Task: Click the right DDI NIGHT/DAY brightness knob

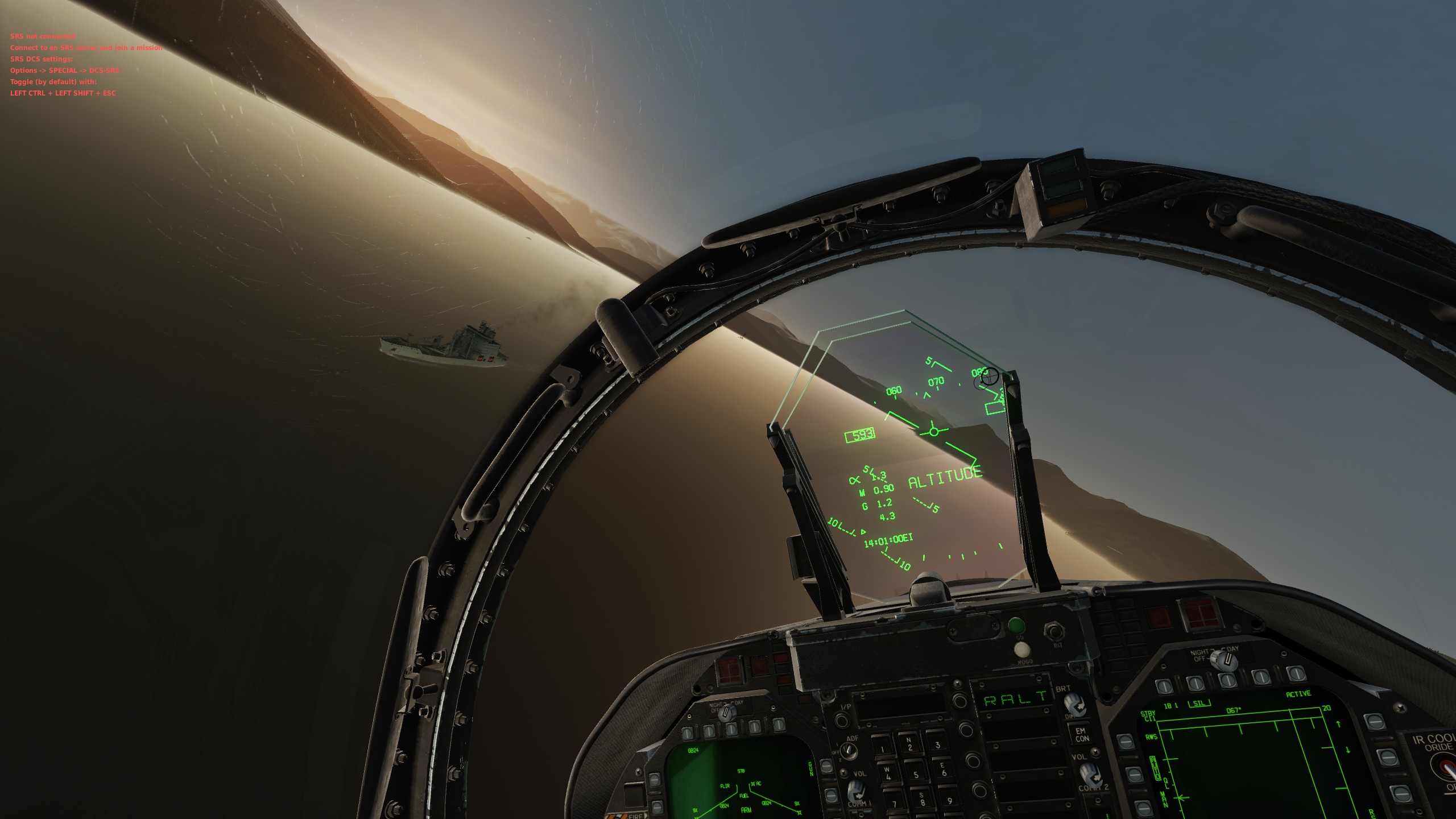Action: (1225, 660)
